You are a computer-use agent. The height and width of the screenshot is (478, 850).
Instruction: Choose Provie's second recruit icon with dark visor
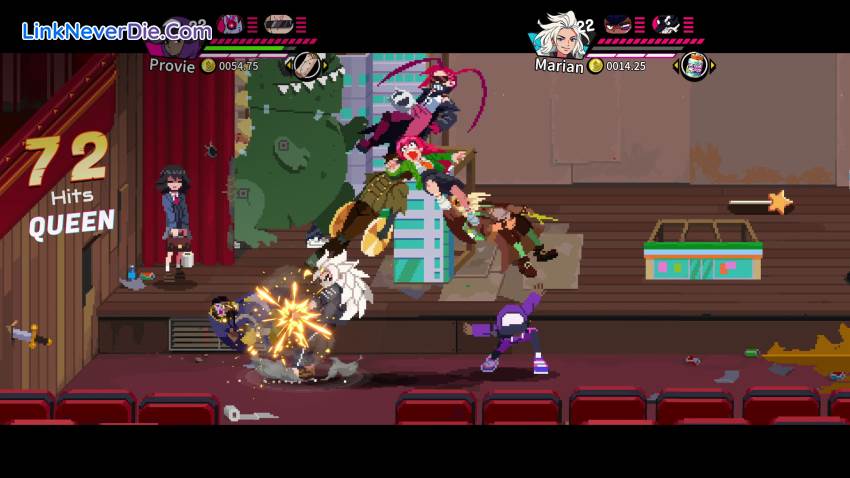click(278, 24)
